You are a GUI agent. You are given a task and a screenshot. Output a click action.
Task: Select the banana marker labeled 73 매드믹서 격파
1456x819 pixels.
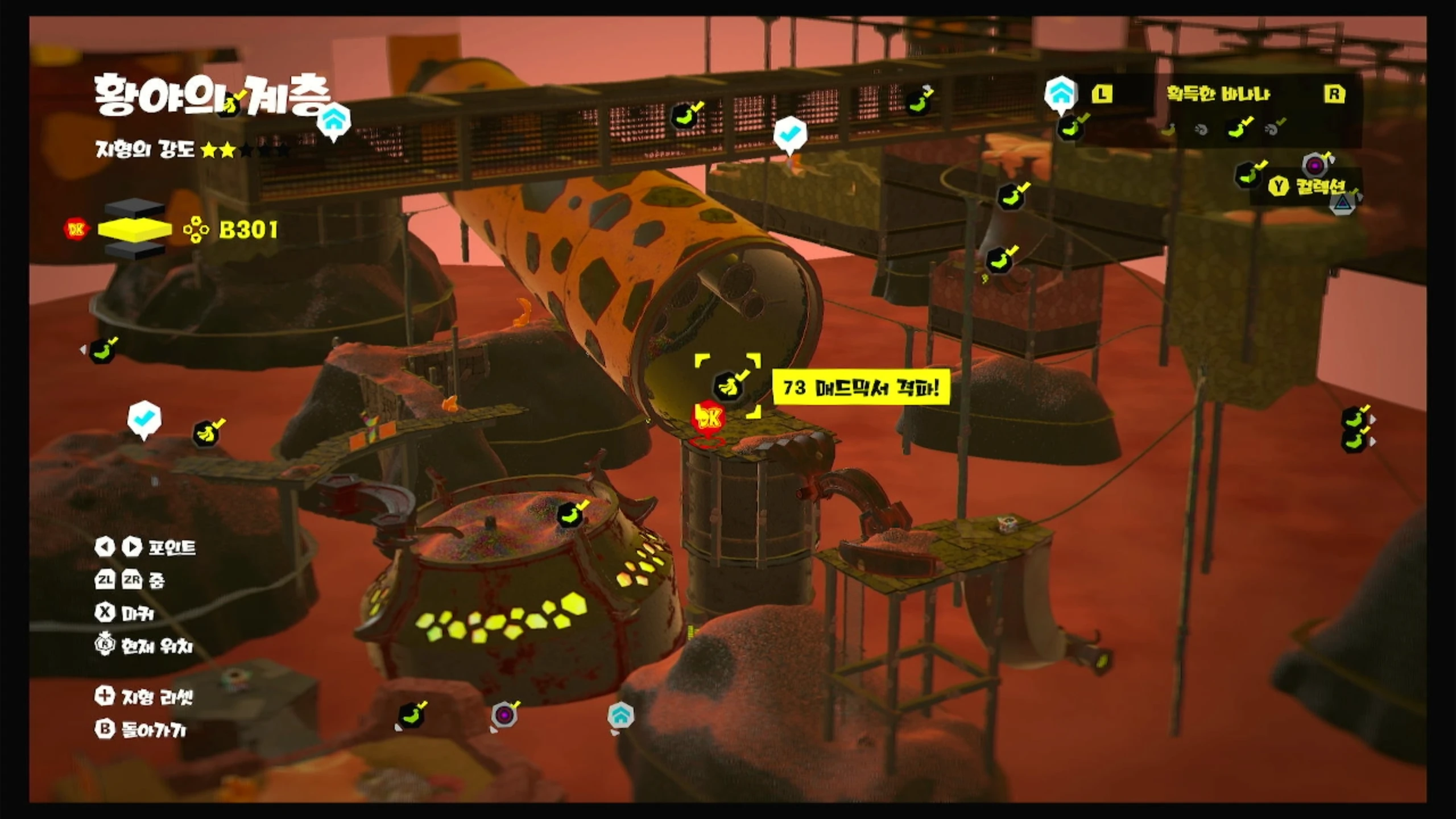728,386
